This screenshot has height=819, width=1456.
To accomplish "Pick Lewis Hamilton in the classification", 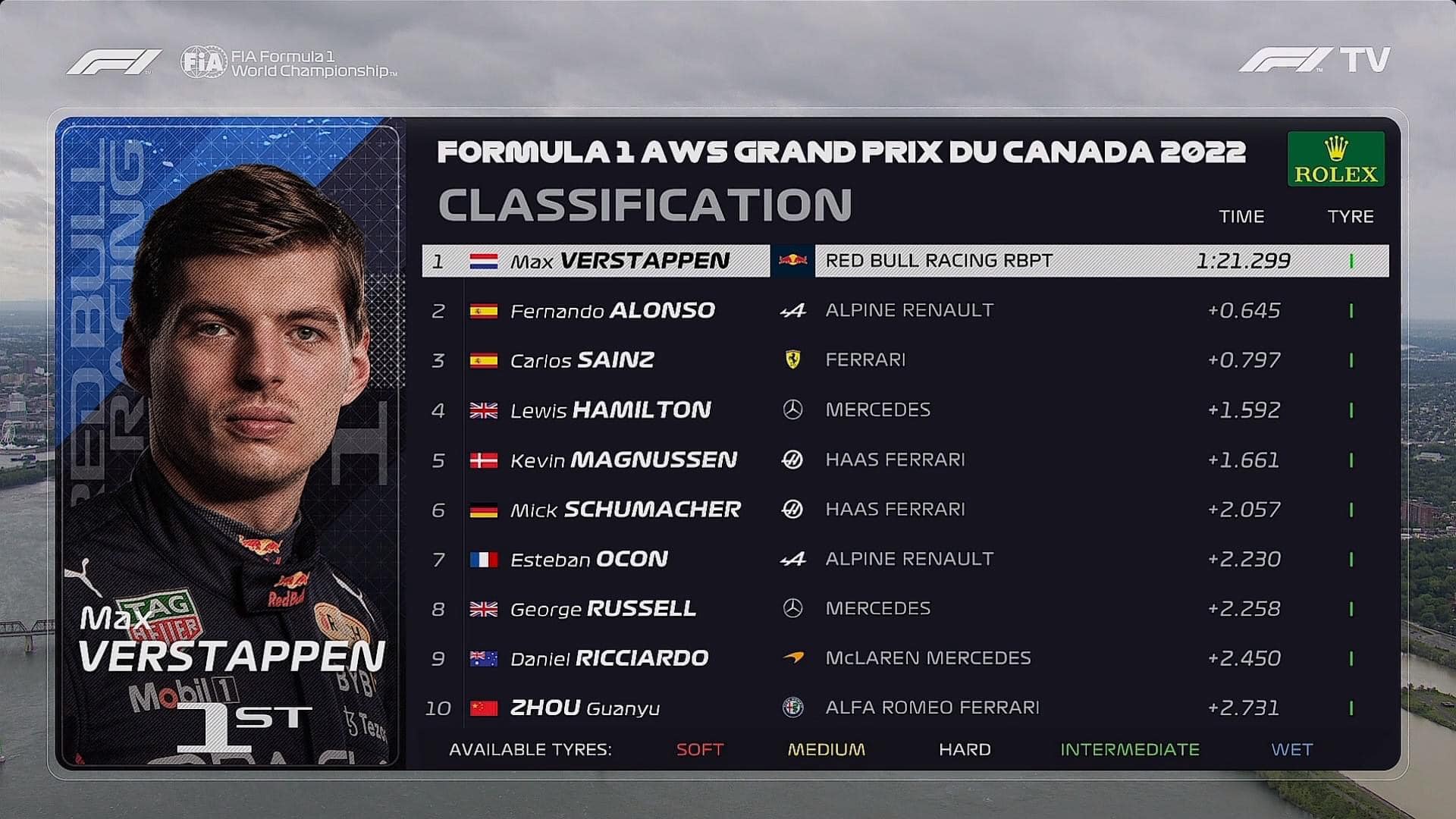I will point(905,410).
